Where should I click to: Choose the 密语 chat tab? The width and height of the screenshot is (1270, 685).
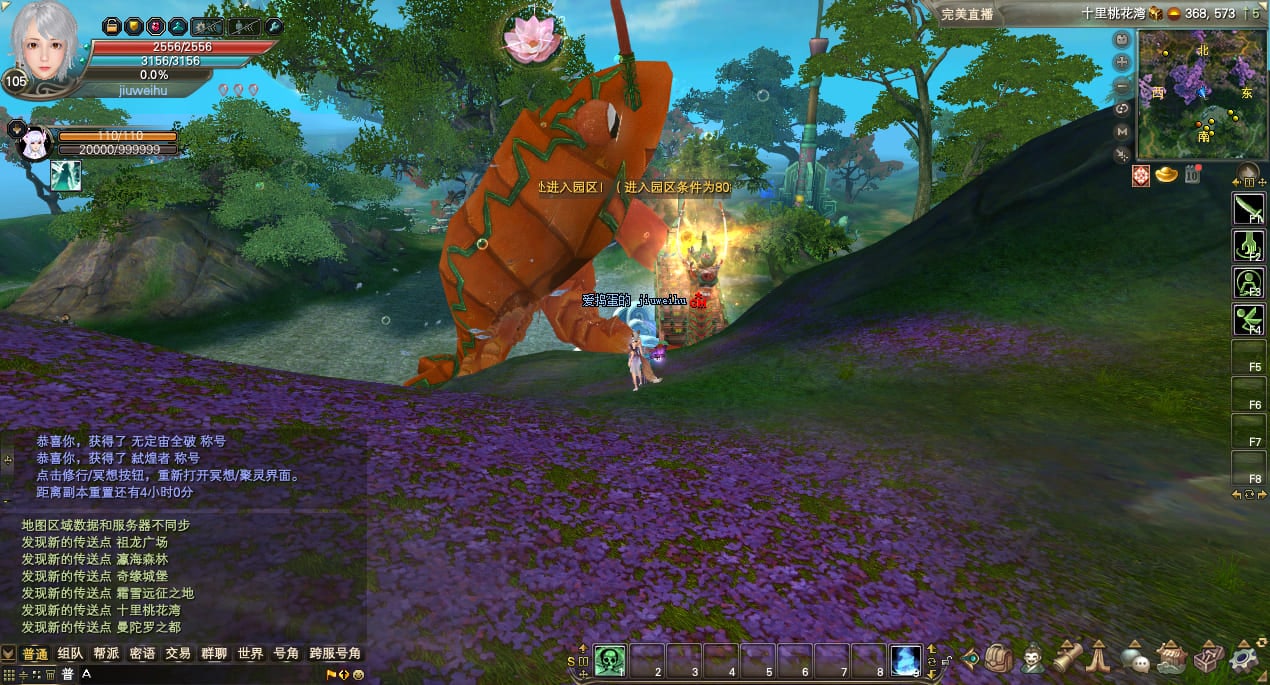tap(142, 654)
